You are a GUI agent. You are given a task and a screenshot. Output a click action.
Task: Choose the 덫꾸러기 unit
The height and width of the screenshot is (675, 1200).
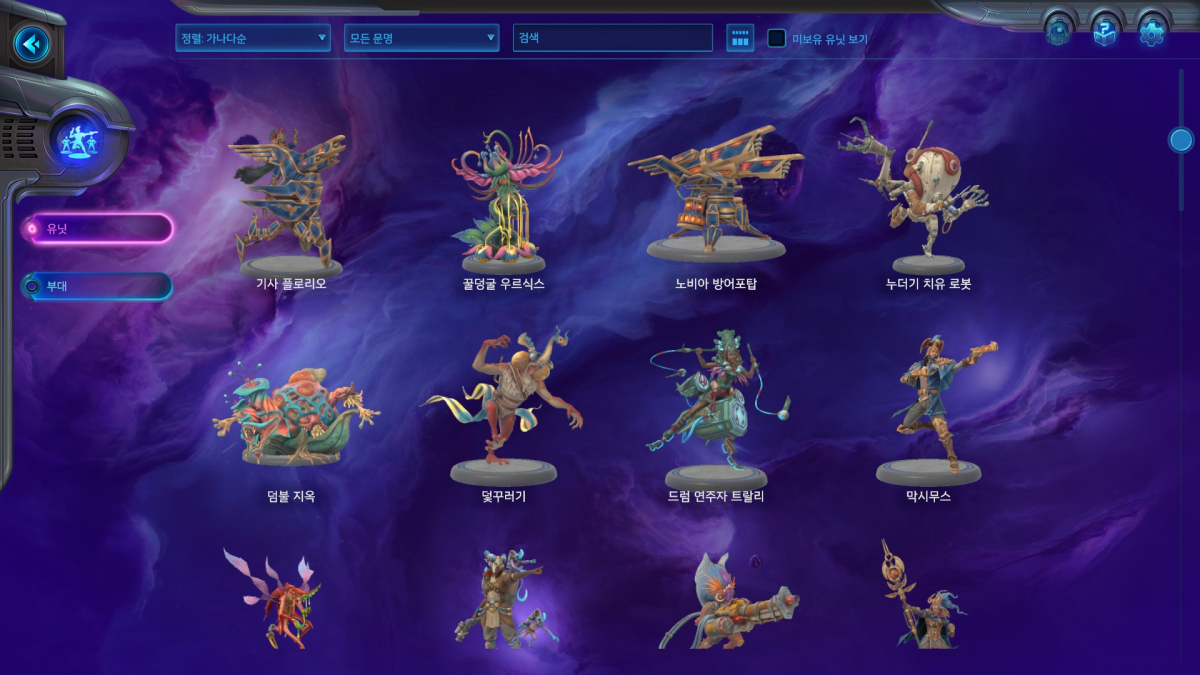coord(503,410)
